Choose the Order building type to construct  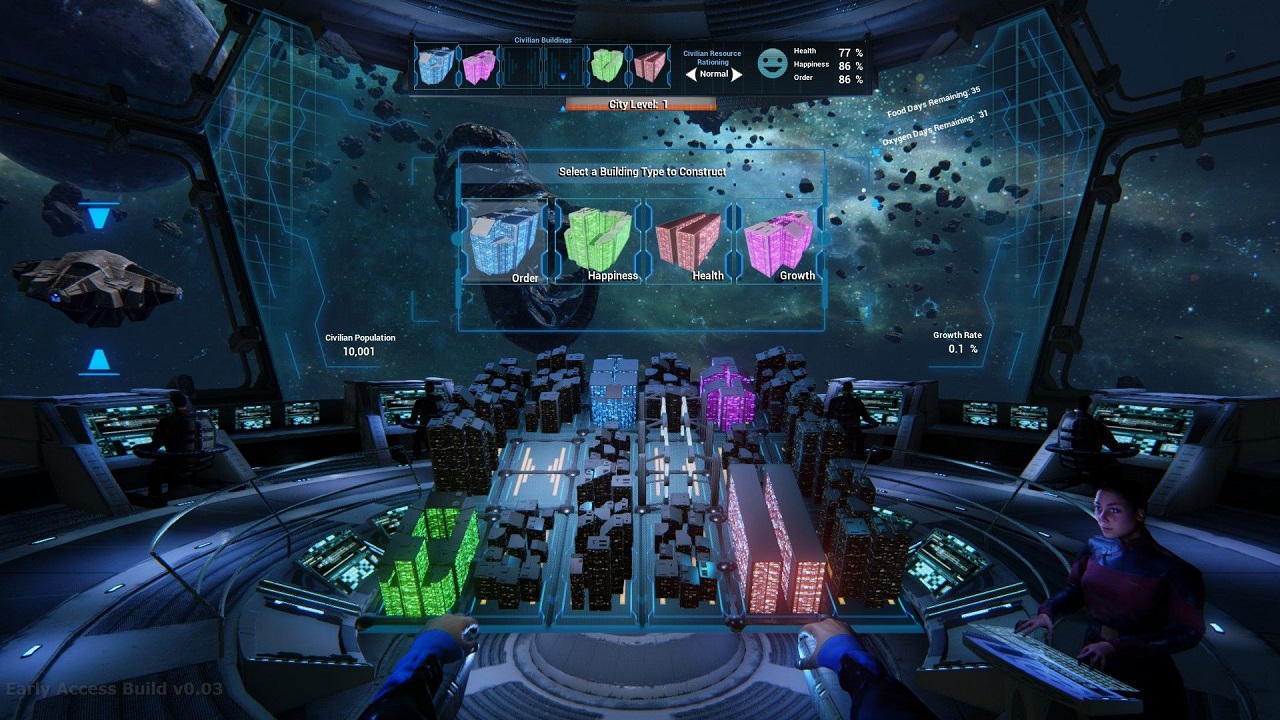pyautogui.click(x=506, y=241)
